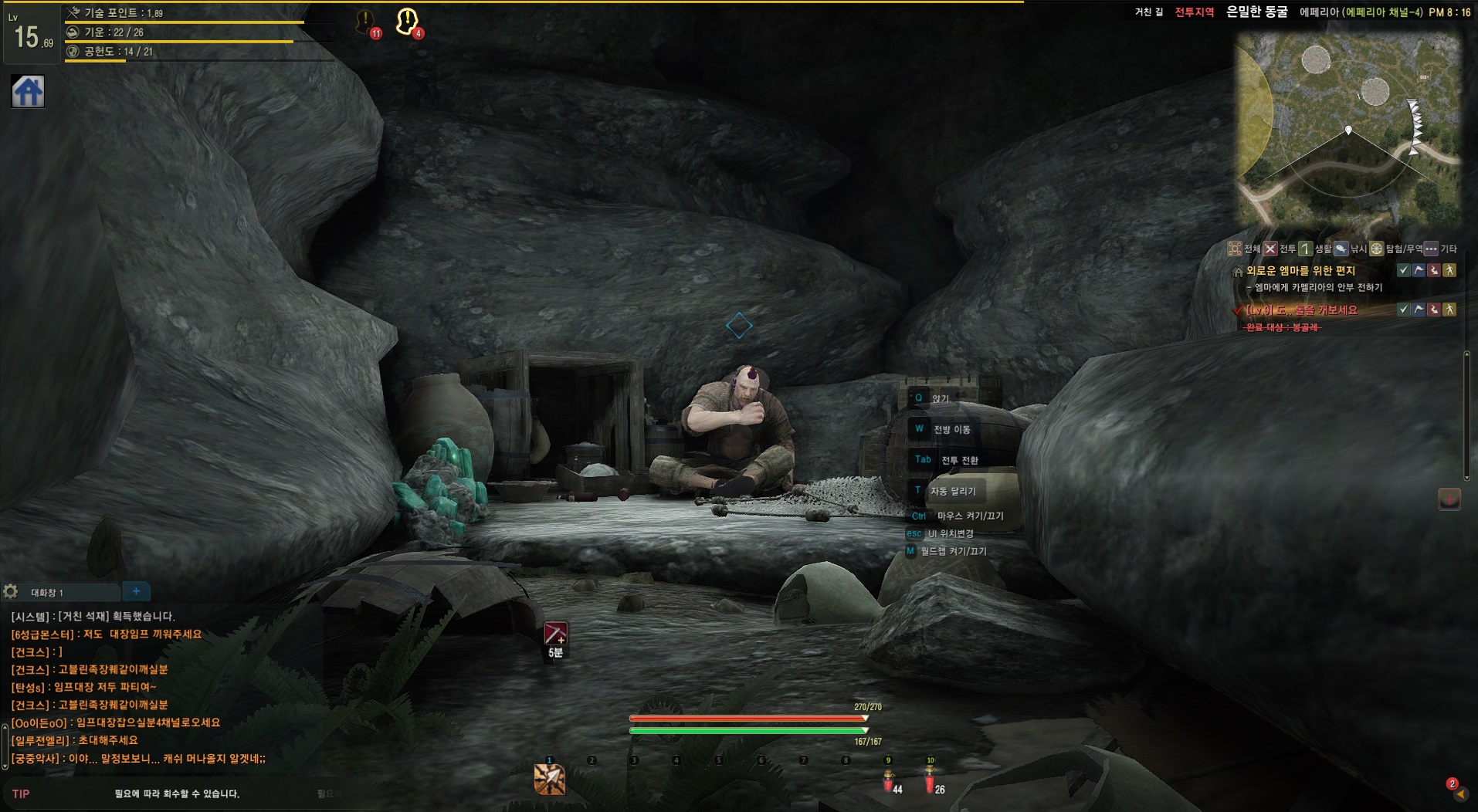1478x812 pixels.
Task: Filter quests by 기타 other type
Action: pyautogui.click(x=1432, y=249)
